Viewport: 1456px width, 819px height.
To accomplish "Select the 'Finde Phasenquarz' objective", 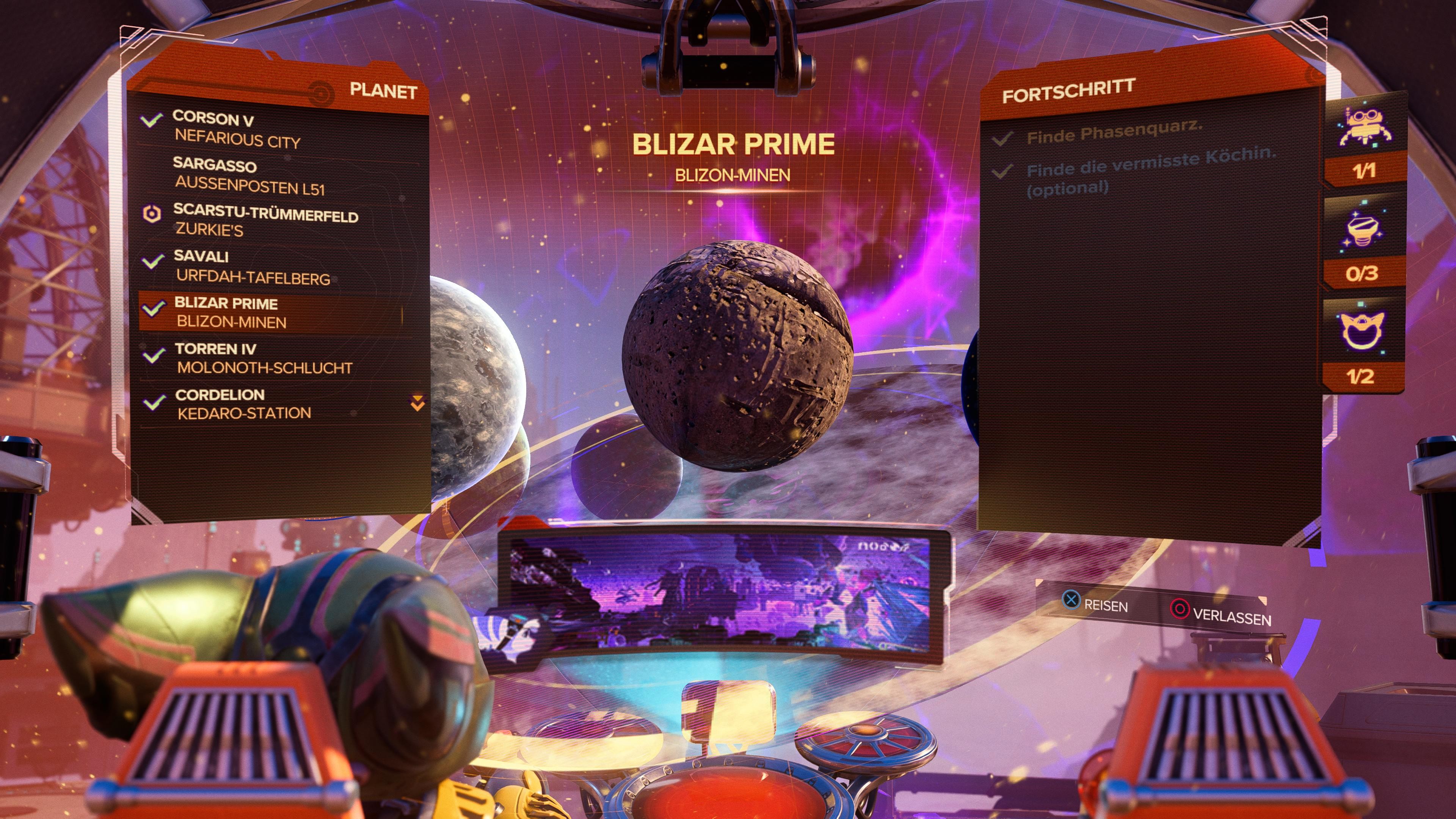I will point(1114,132).
